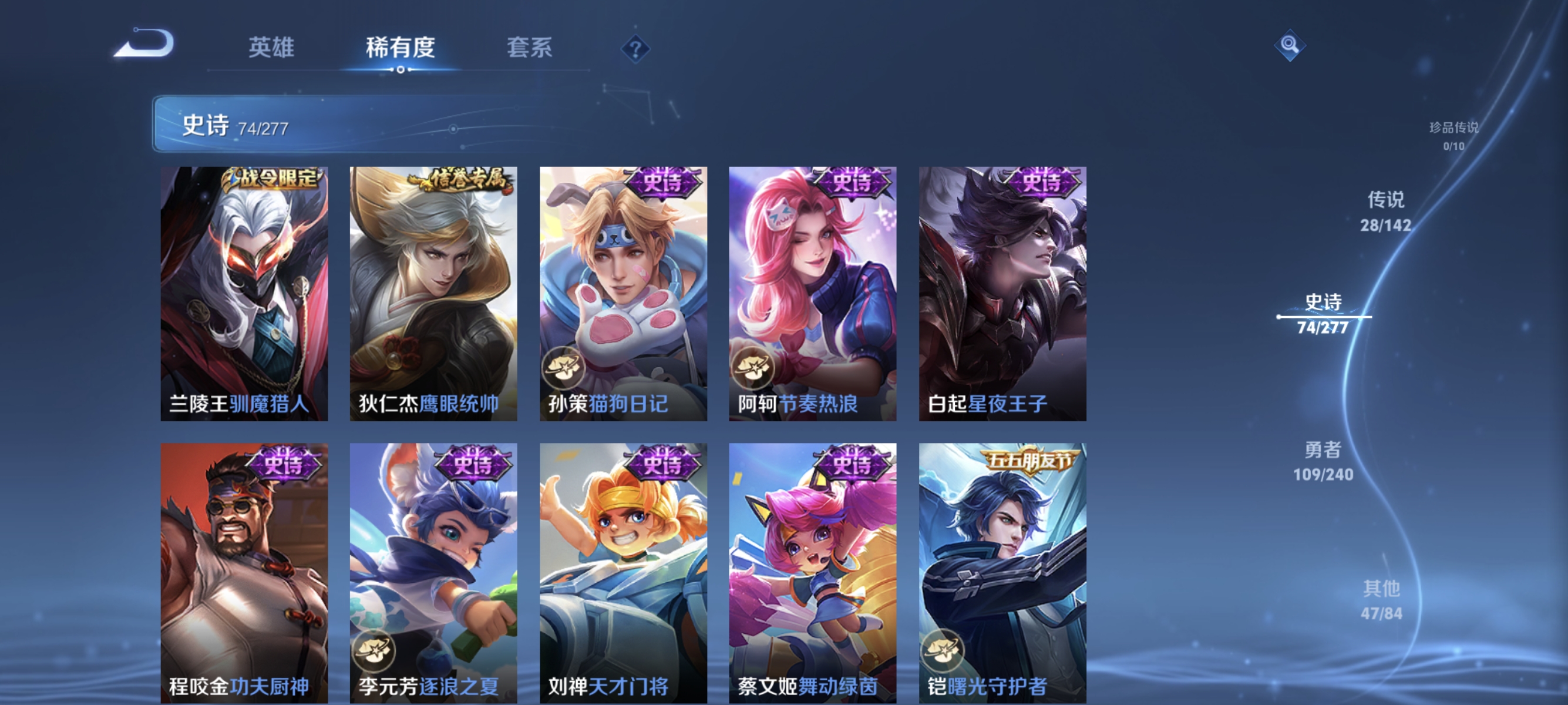Viewport: 1568px width, 705px height.
Task: Switch to the 英雄 tab
Action: [x=271, y=49]
